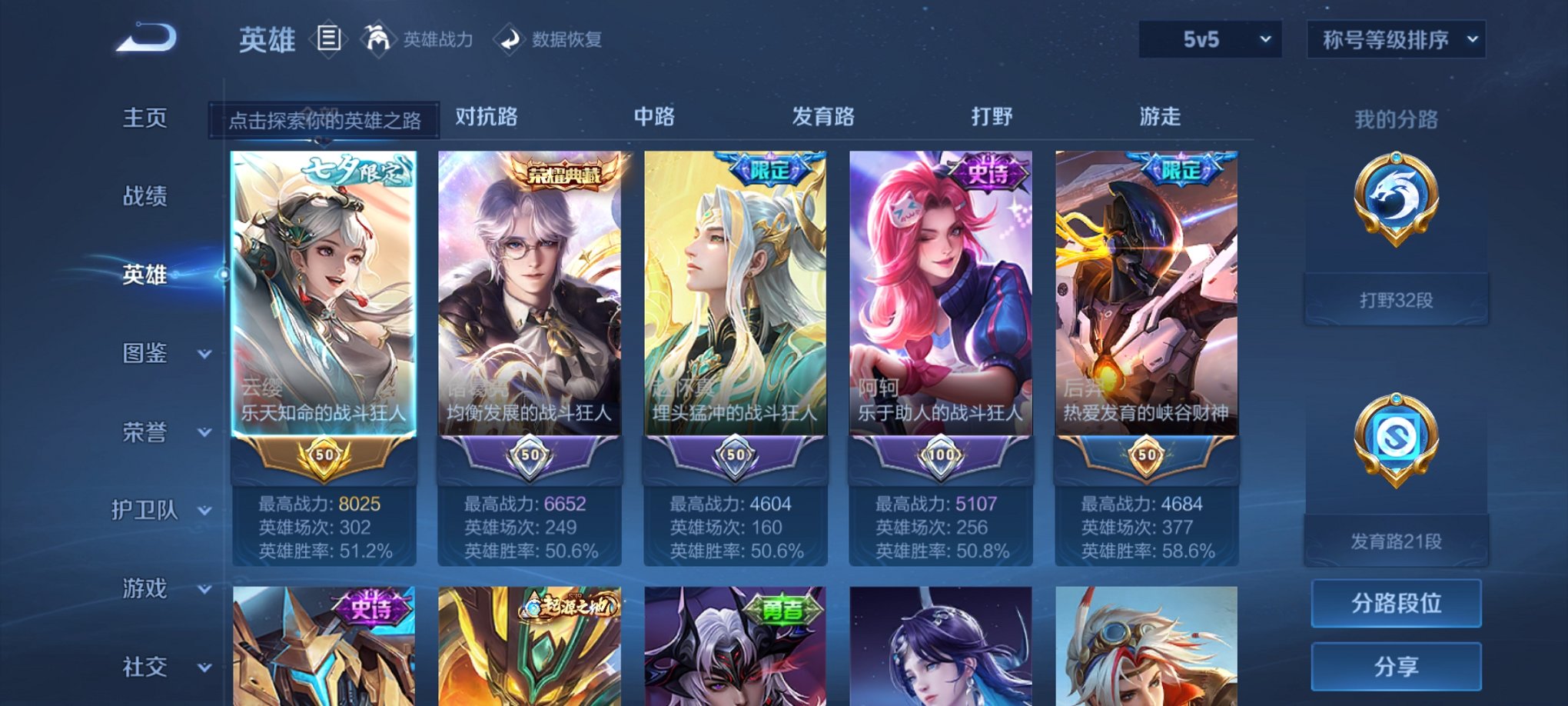This screenshot has height=706, width=1568.
Task: Click the jungle 打野32段 rank medal icon
Action: (x=1396, y=215)
